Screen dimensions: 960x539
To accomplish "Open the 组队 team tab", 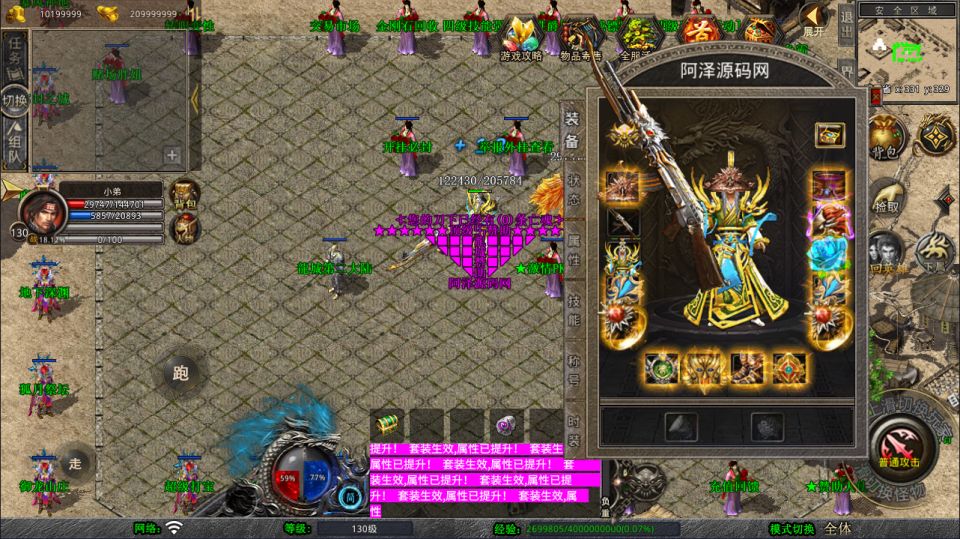I will click(x=14, y=143).
